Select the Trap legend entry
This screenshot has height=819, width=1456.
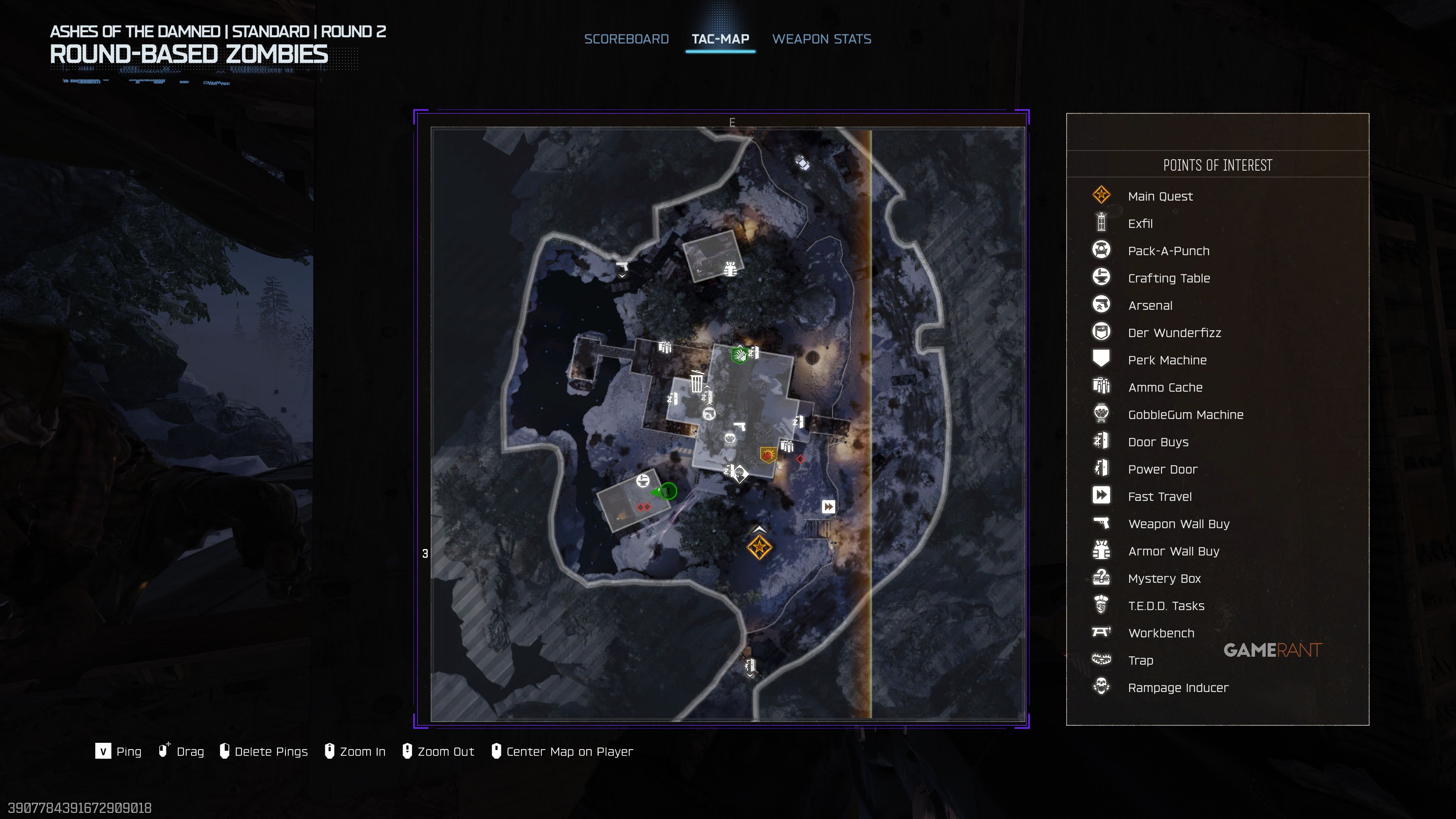tap(1140, 661)
